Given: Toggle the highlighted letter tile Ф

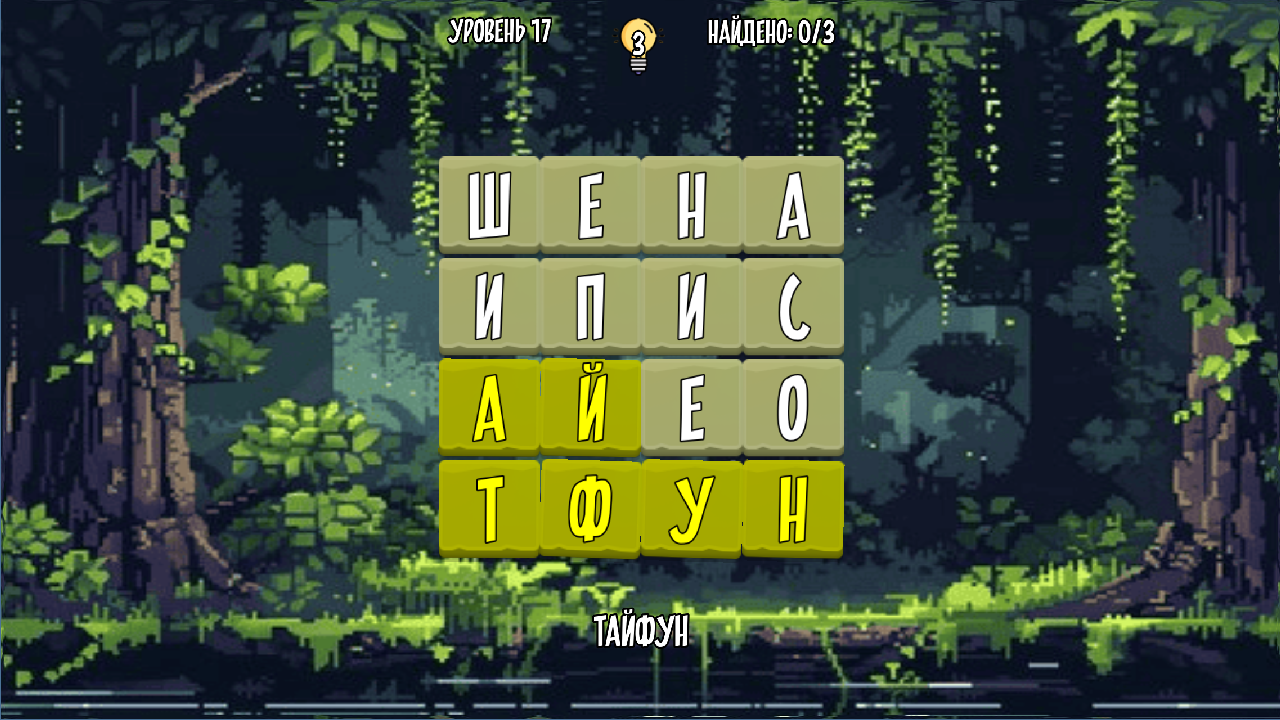Looking at the screenshot, I should tap(590, 505).
